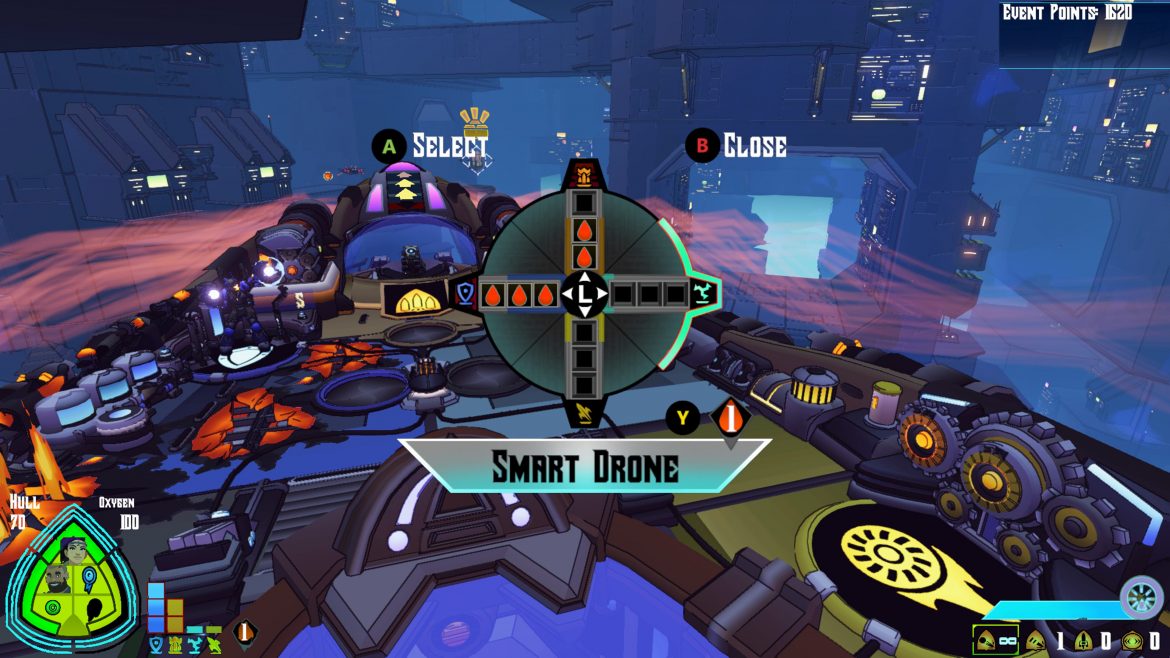This screenshot has height=658, width=1170.
Task: Select the infinite-ammo weapon slot
Action: [995, 639]
